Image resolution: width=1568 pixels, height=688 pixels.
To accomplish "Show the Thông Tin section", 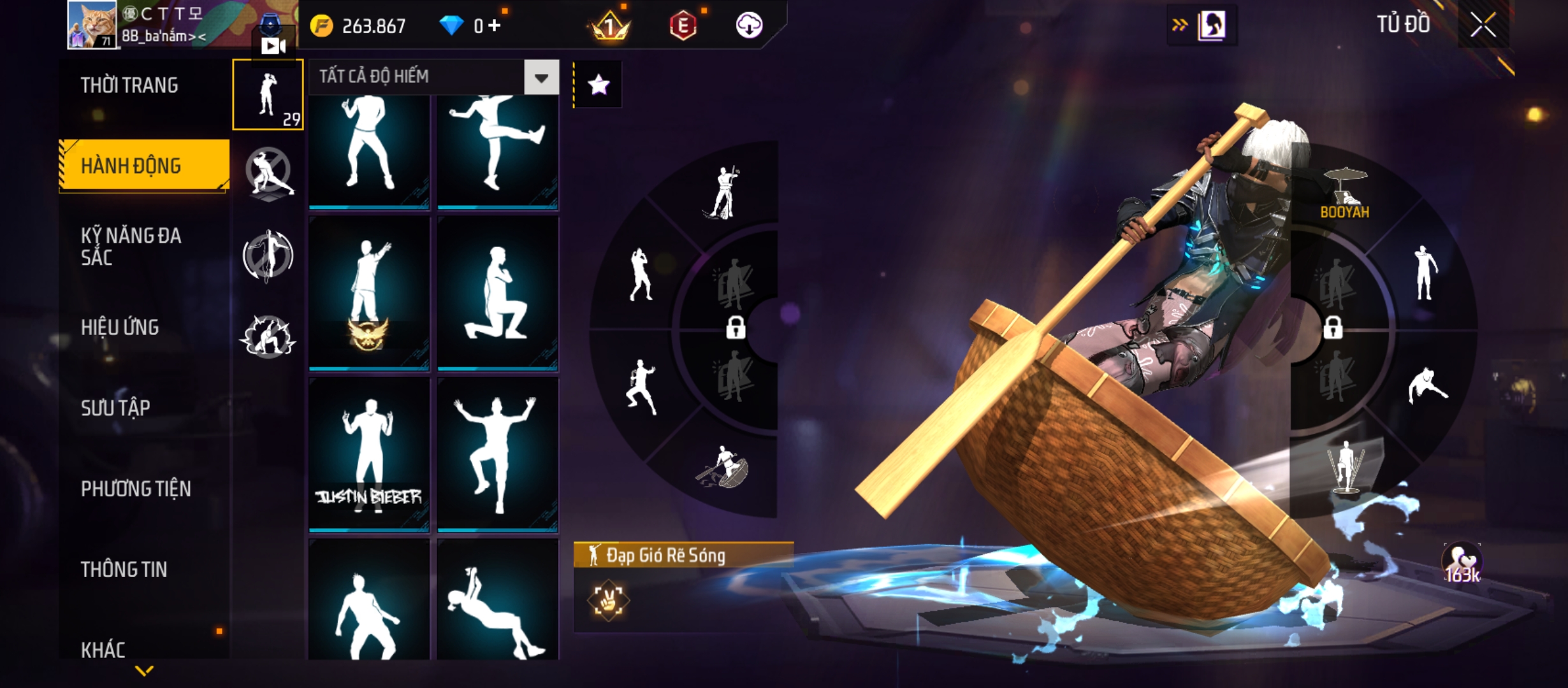I will click(x=124, y=570).
